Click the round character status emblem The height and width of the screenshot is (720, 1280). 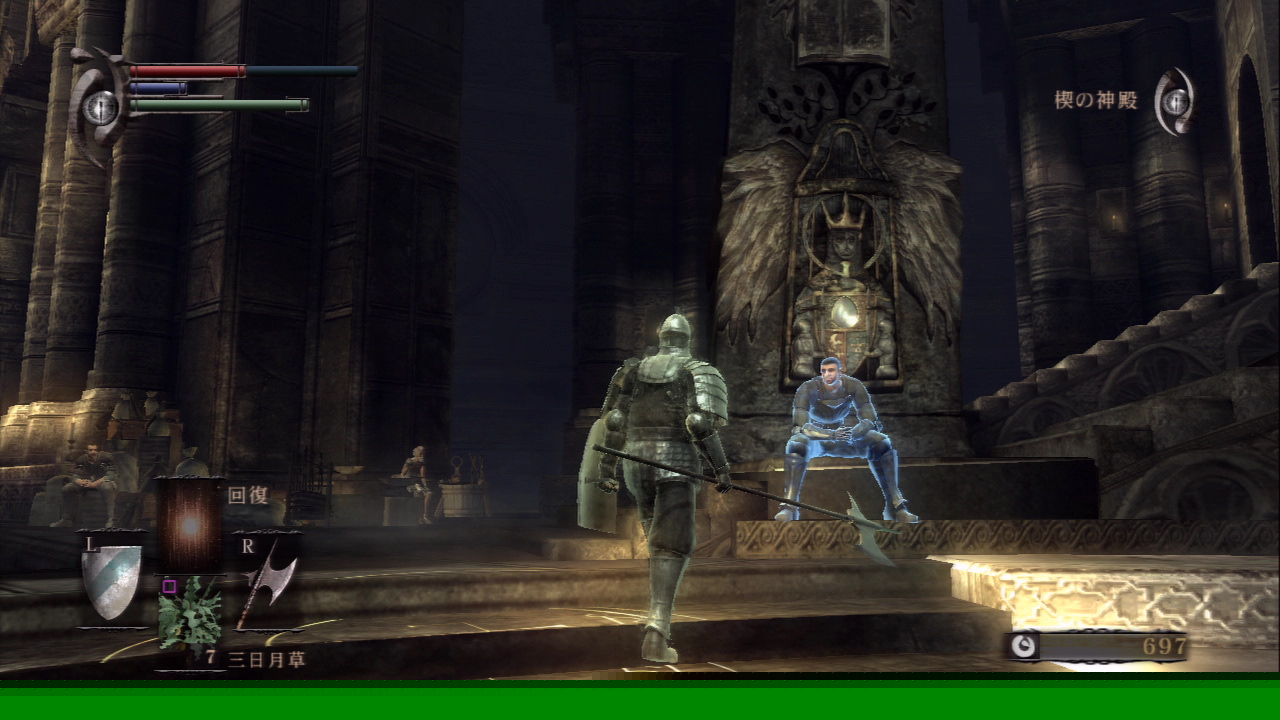tap(100, 106)
